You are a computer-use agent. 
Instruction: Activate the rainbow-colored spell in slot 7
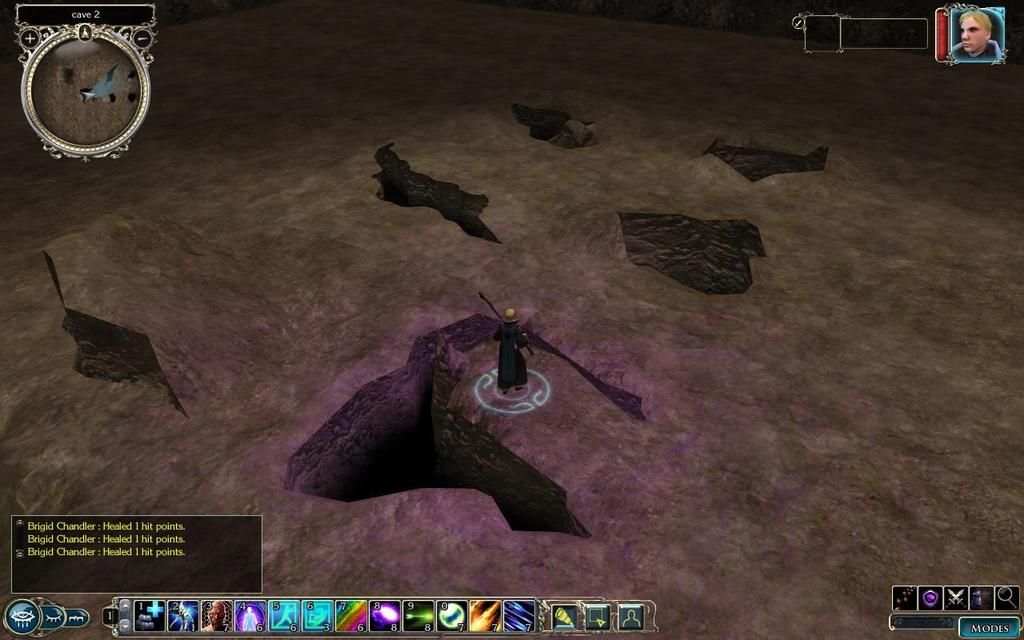(x=351, y=615)
